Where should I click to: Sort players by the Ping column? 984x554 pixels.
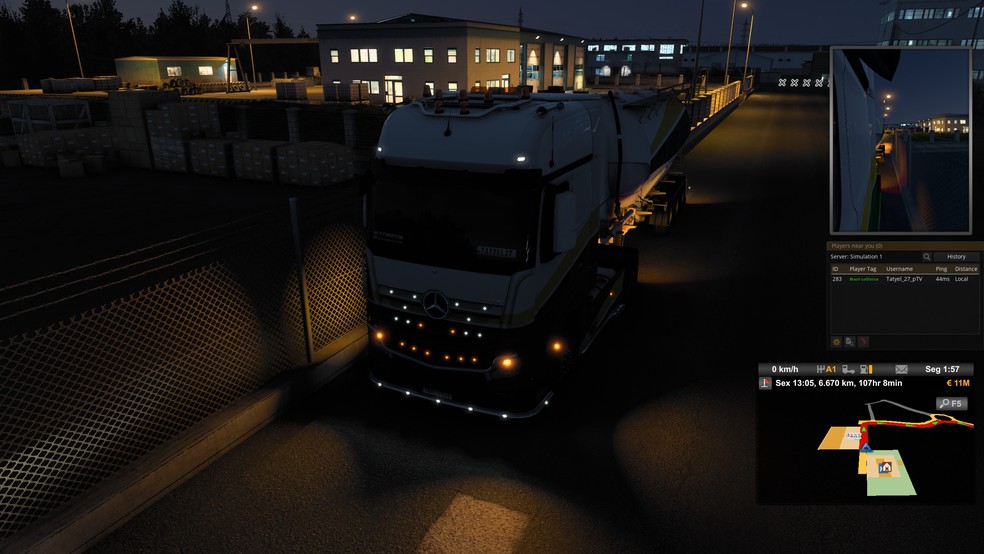(x=942, y=269)
